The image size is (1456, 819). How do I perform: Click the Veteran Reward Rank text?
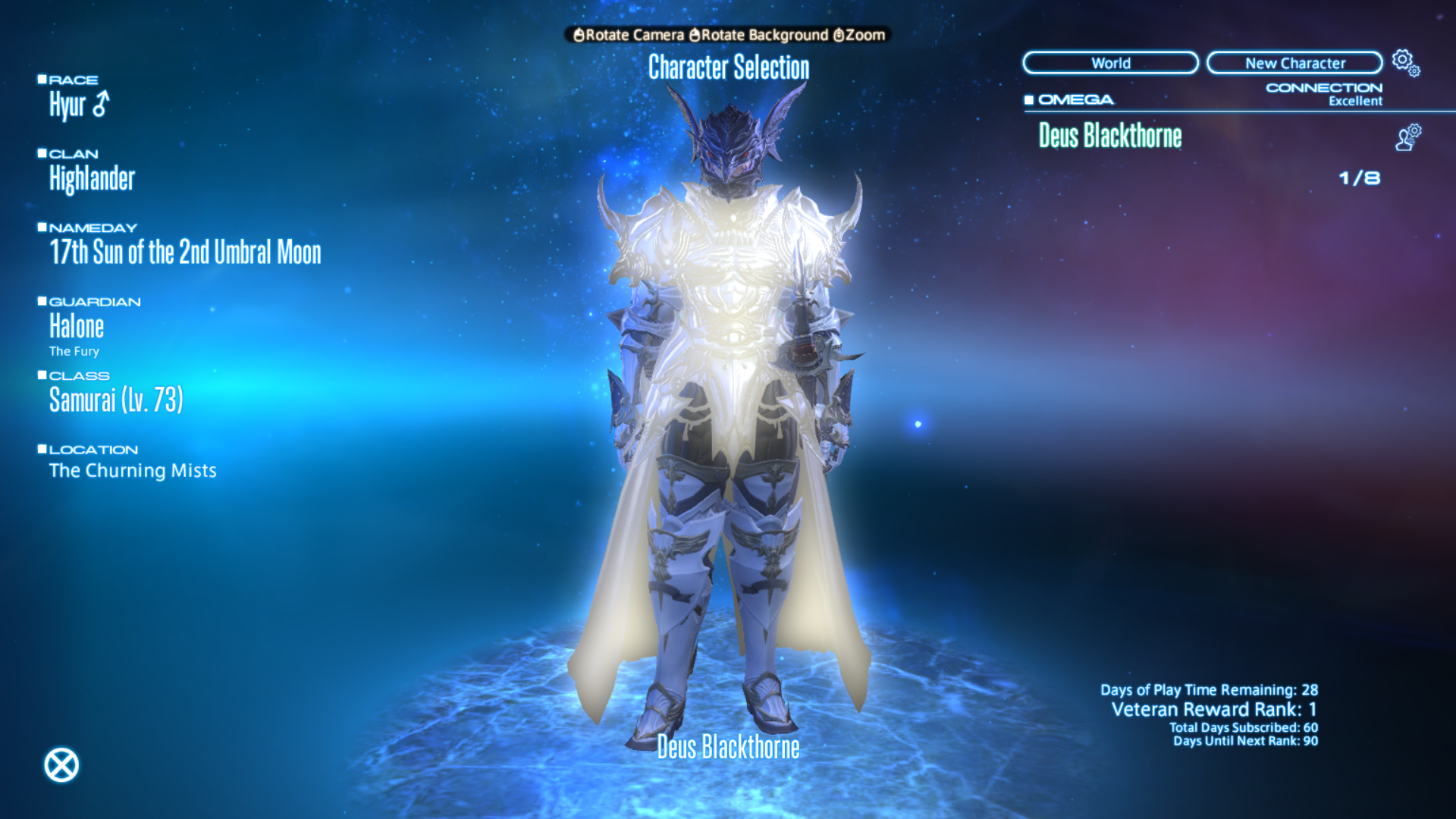(x=1213, y=709)
